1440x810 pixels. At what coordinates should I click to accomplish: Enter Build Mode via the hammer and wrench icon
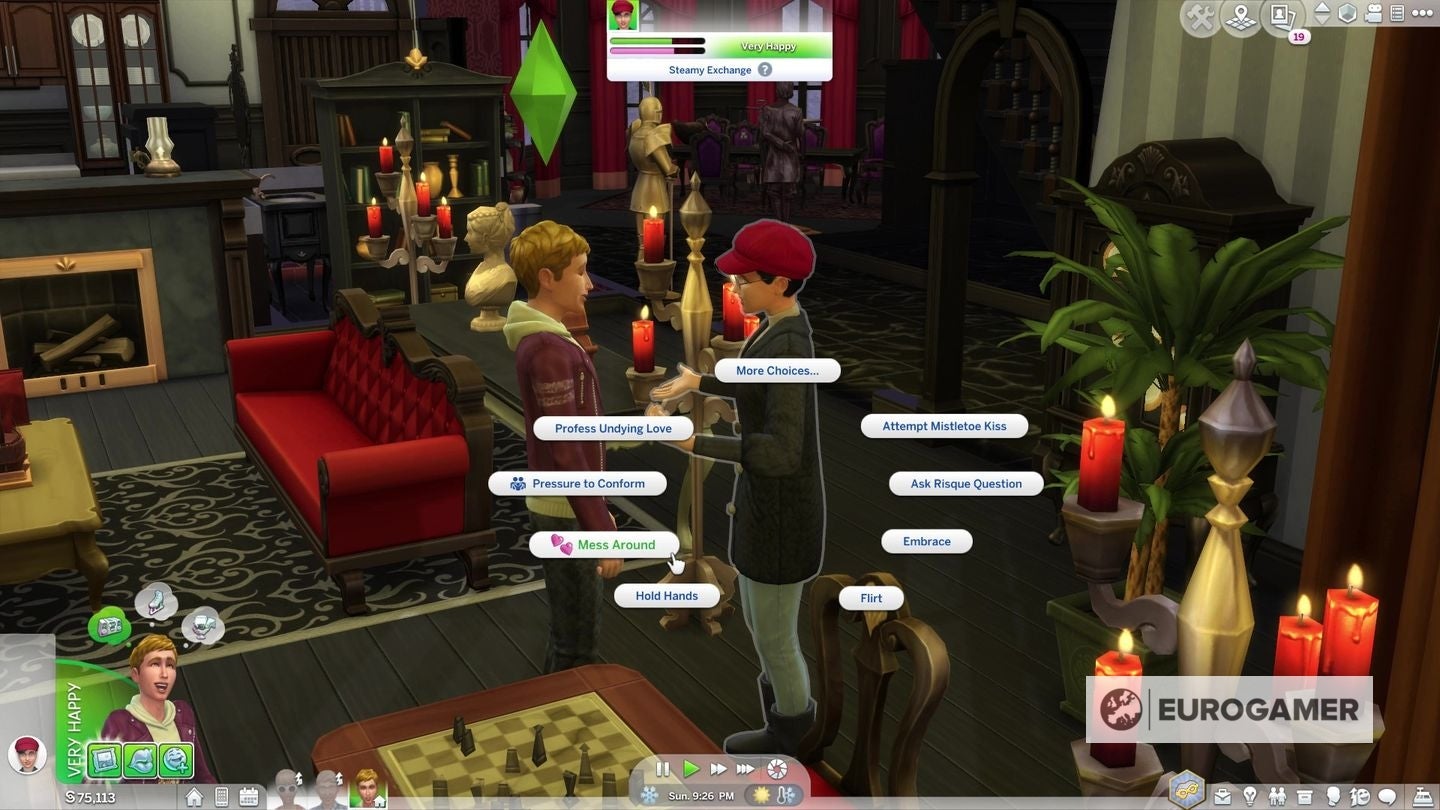tap(1200, 15)
